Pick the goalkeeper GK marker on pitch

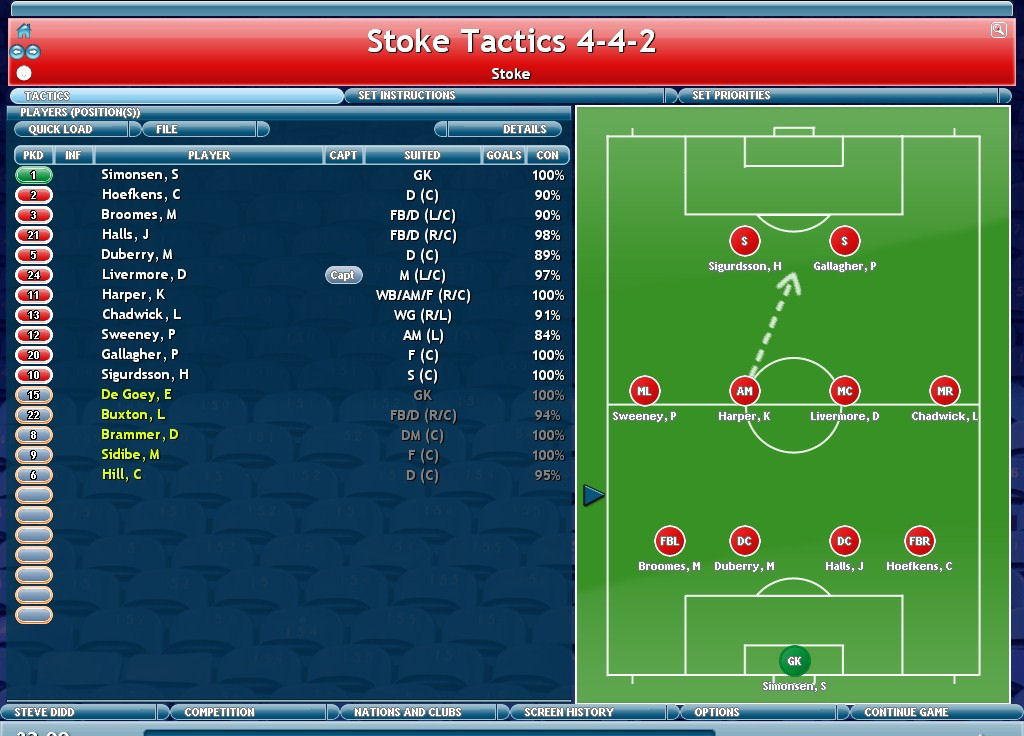[x=794, y=661]
